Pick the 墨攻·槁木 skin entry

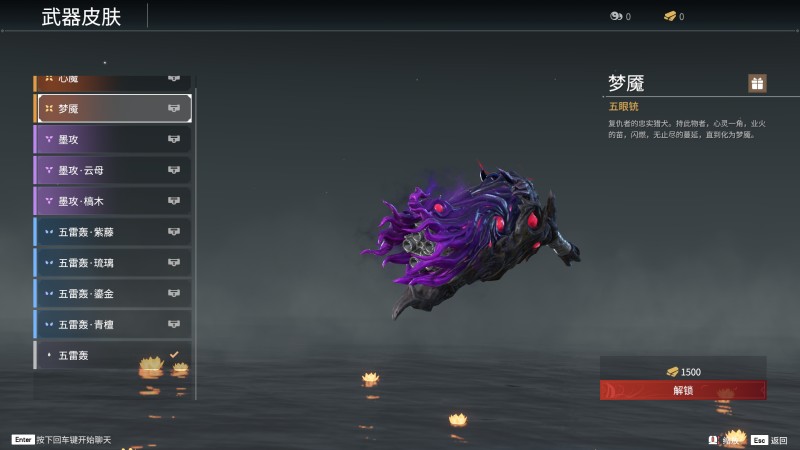(113, 201)
